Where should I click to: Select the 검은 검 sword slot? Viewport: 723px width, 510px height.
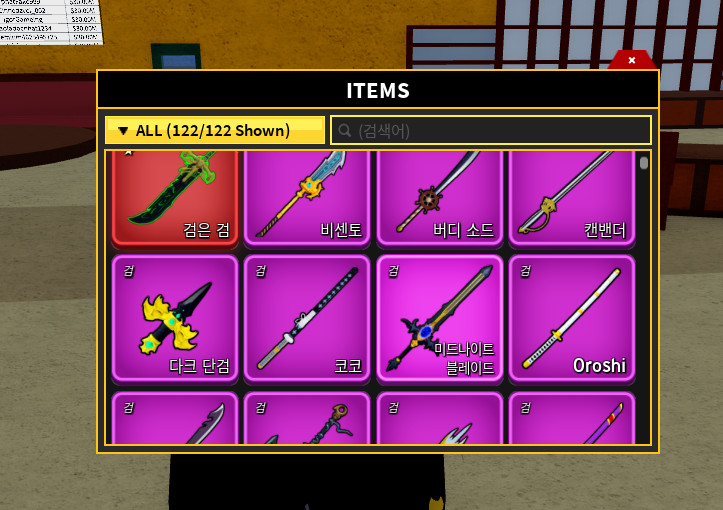[x=175, y=197]
